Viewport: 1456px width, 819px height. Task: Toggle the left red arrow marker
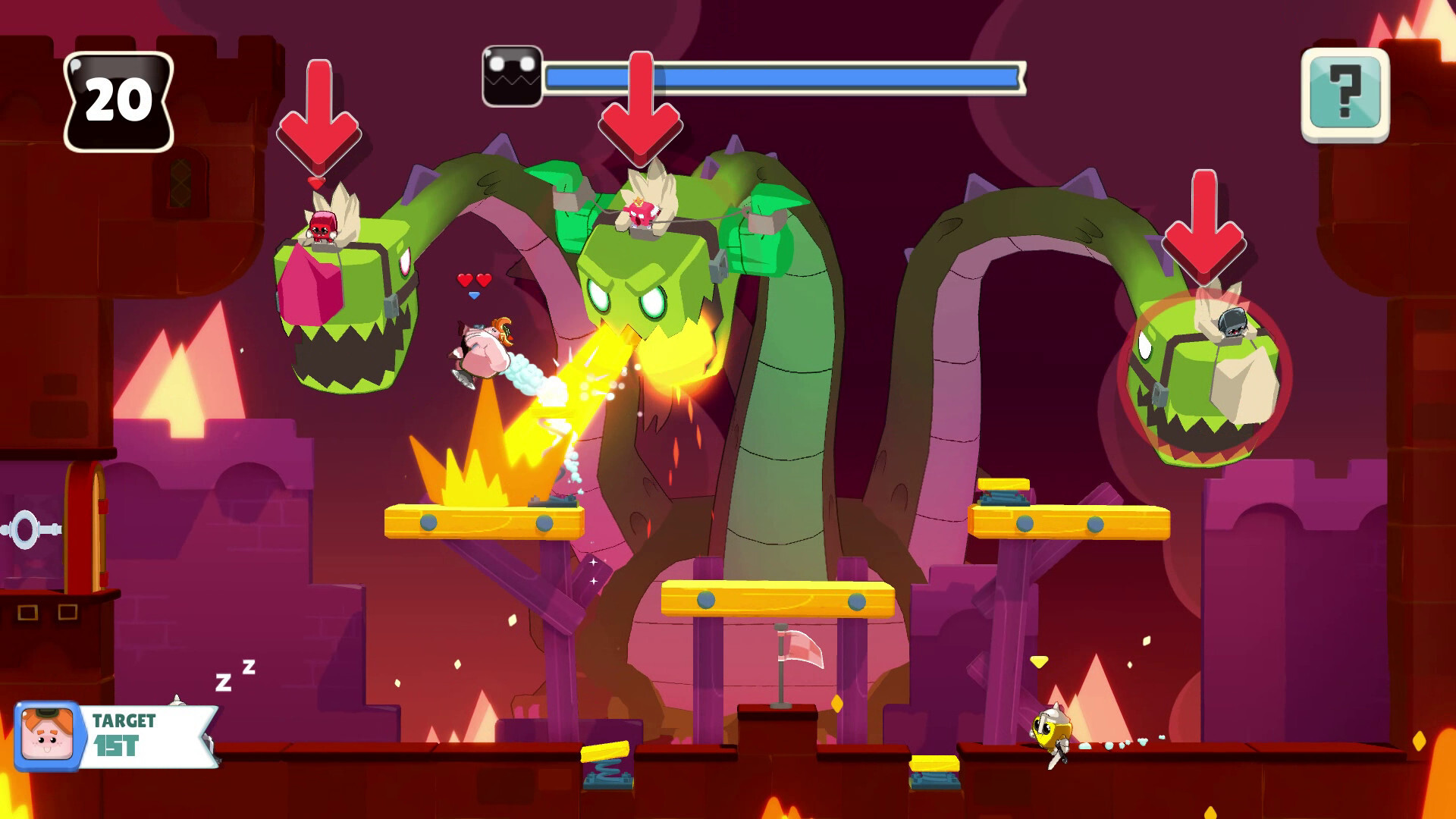tap(317, 114)
